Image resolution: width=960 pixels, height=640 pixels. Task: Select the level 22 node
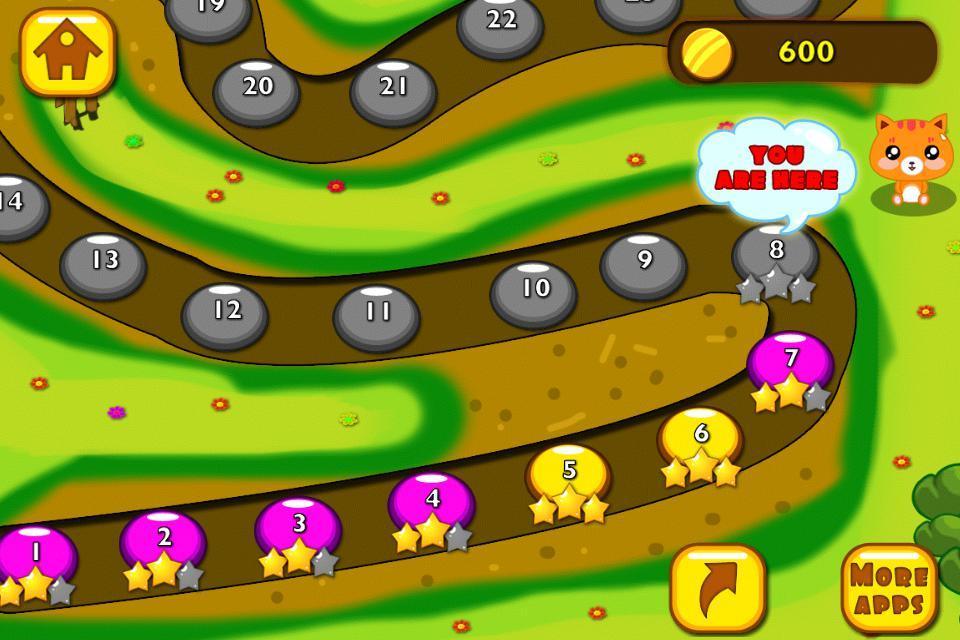click(x=500, y=24)
